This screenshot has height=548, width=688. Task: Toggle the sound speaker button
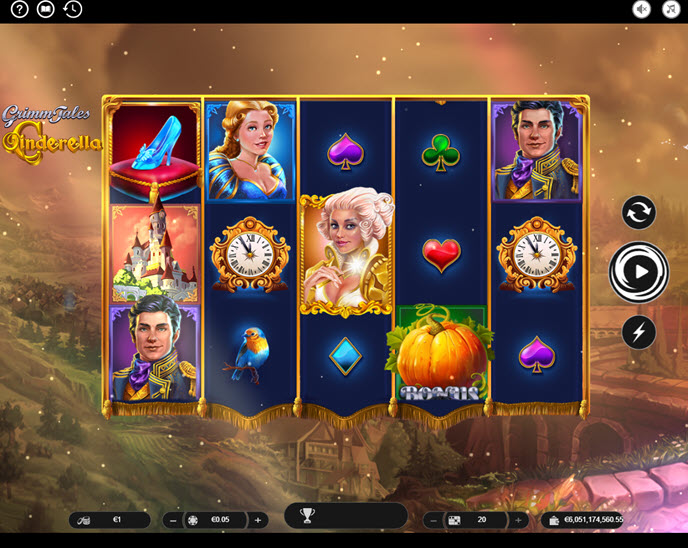coord(642,10)
